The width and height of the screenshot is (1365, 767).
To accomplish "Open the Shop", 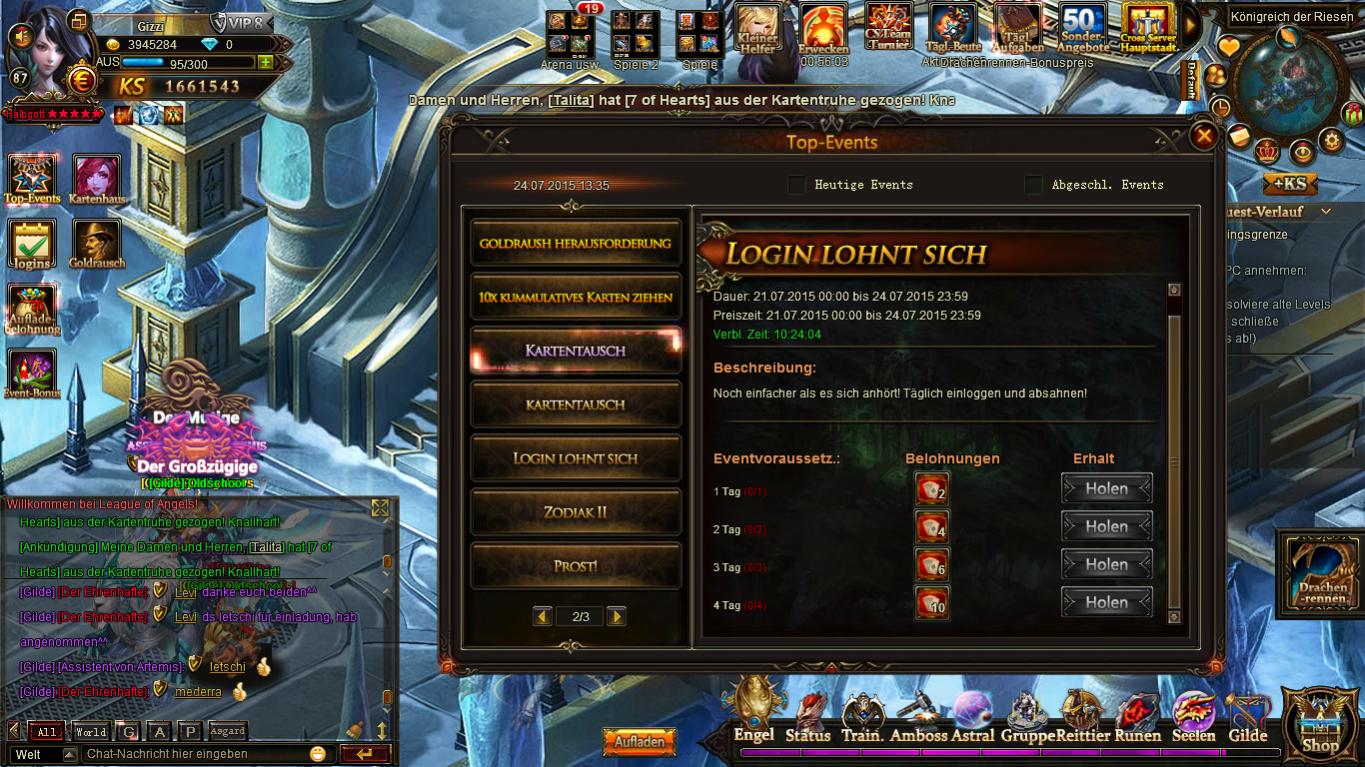I will click(x=1321, y=725).
